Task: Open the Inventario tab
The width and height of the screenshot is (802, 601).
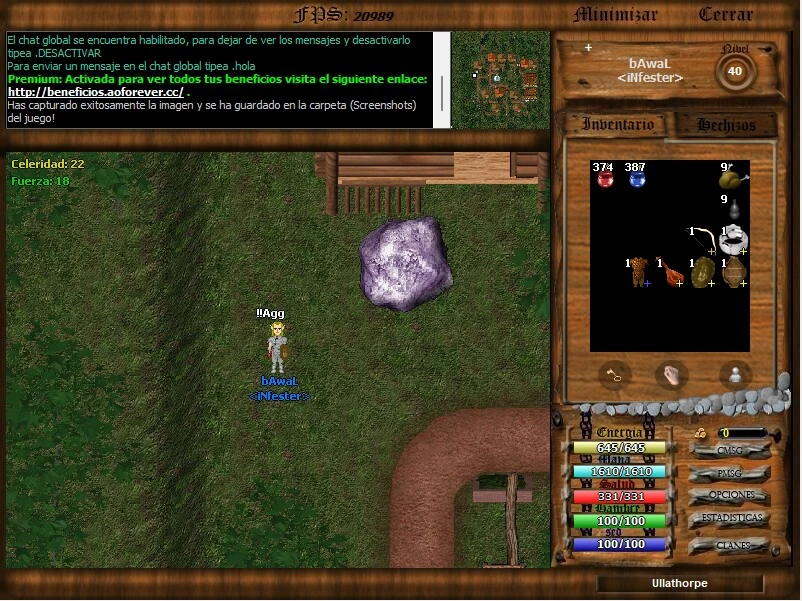Action: 618,125
